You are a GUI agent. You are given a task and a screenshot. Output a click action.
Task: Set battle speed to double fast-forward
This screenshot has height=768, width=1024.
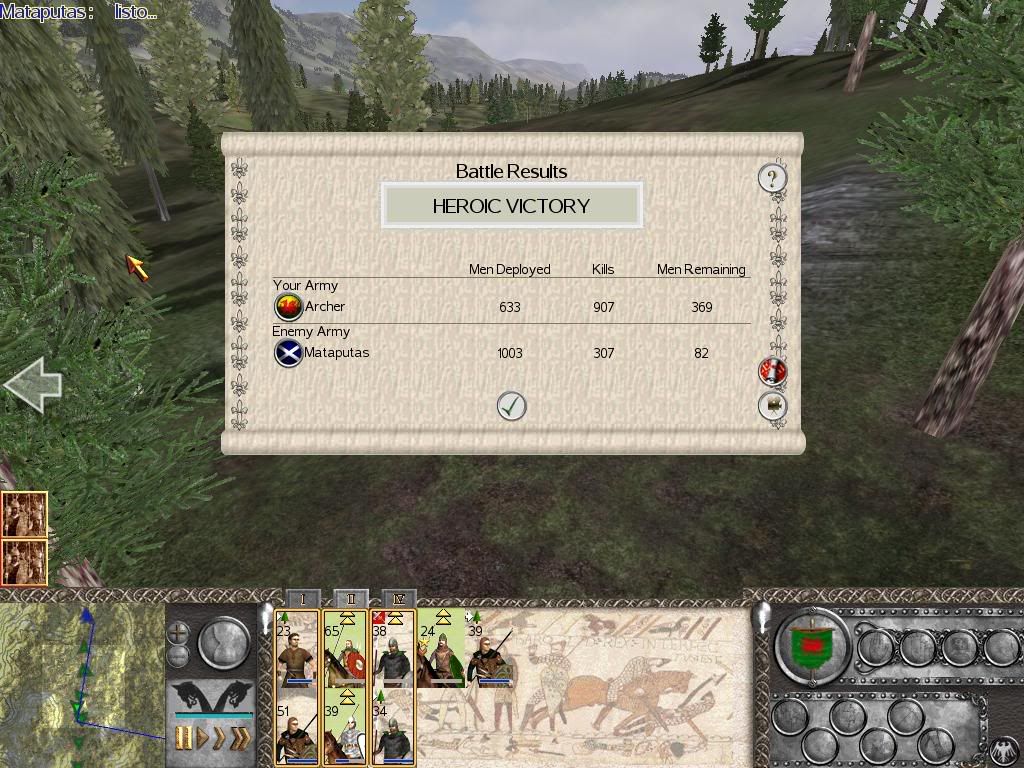(218, 739)
